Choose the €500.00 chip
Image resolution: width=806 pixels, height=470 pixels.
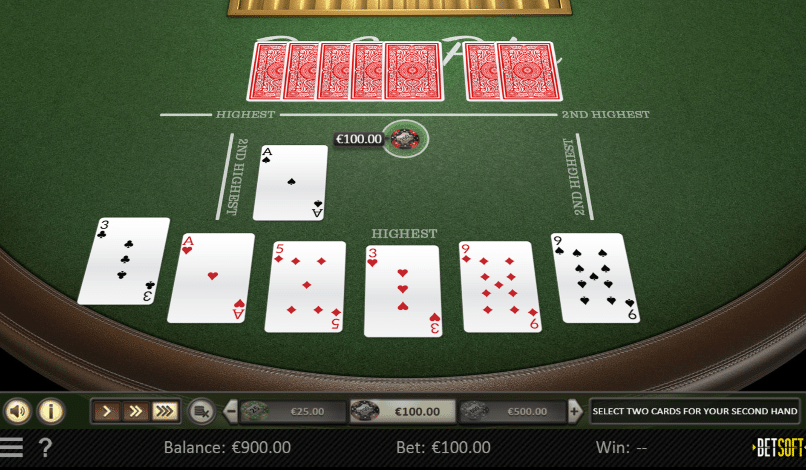click(515, 411)
